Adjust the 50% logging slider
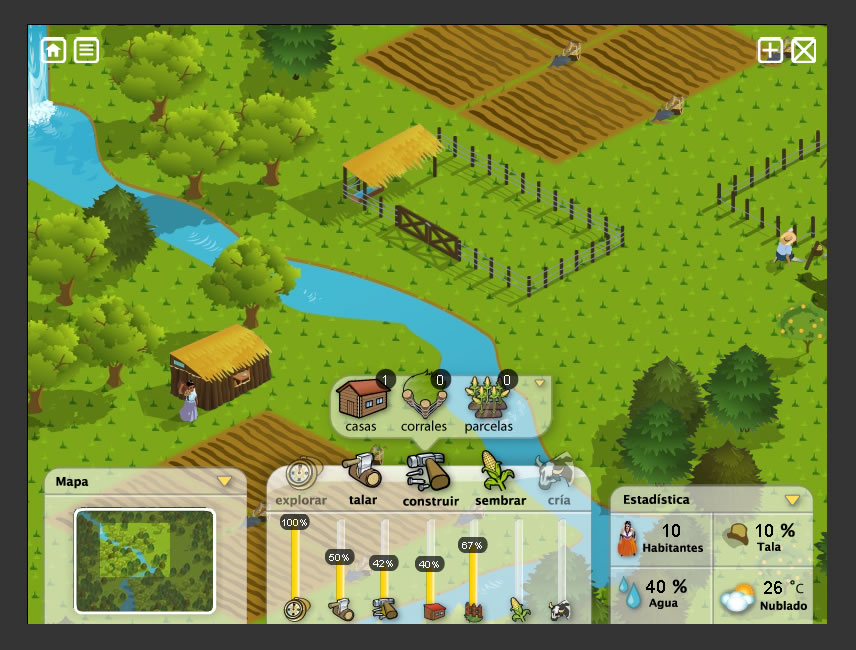Image resolution: width=856 pixels, height=650 pixels. pos(339,557)
